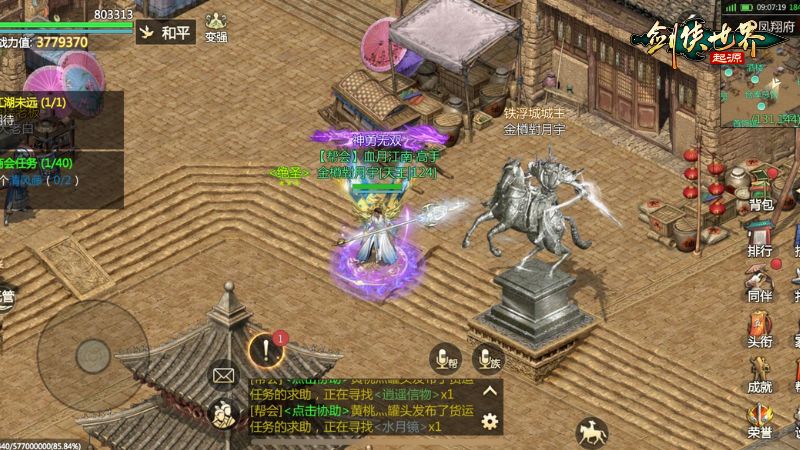Tap the virtual joystick
800x450 pixels.
93,353
